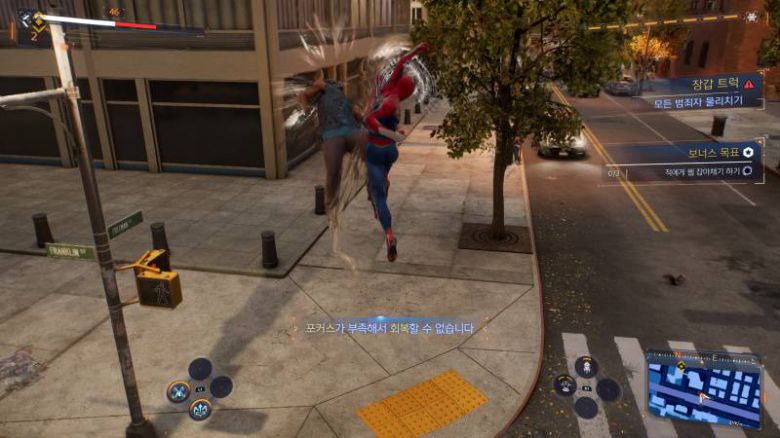Open the minimap in the corner
Viewport: 780px width, 438px height.
(x=703, y=388)
